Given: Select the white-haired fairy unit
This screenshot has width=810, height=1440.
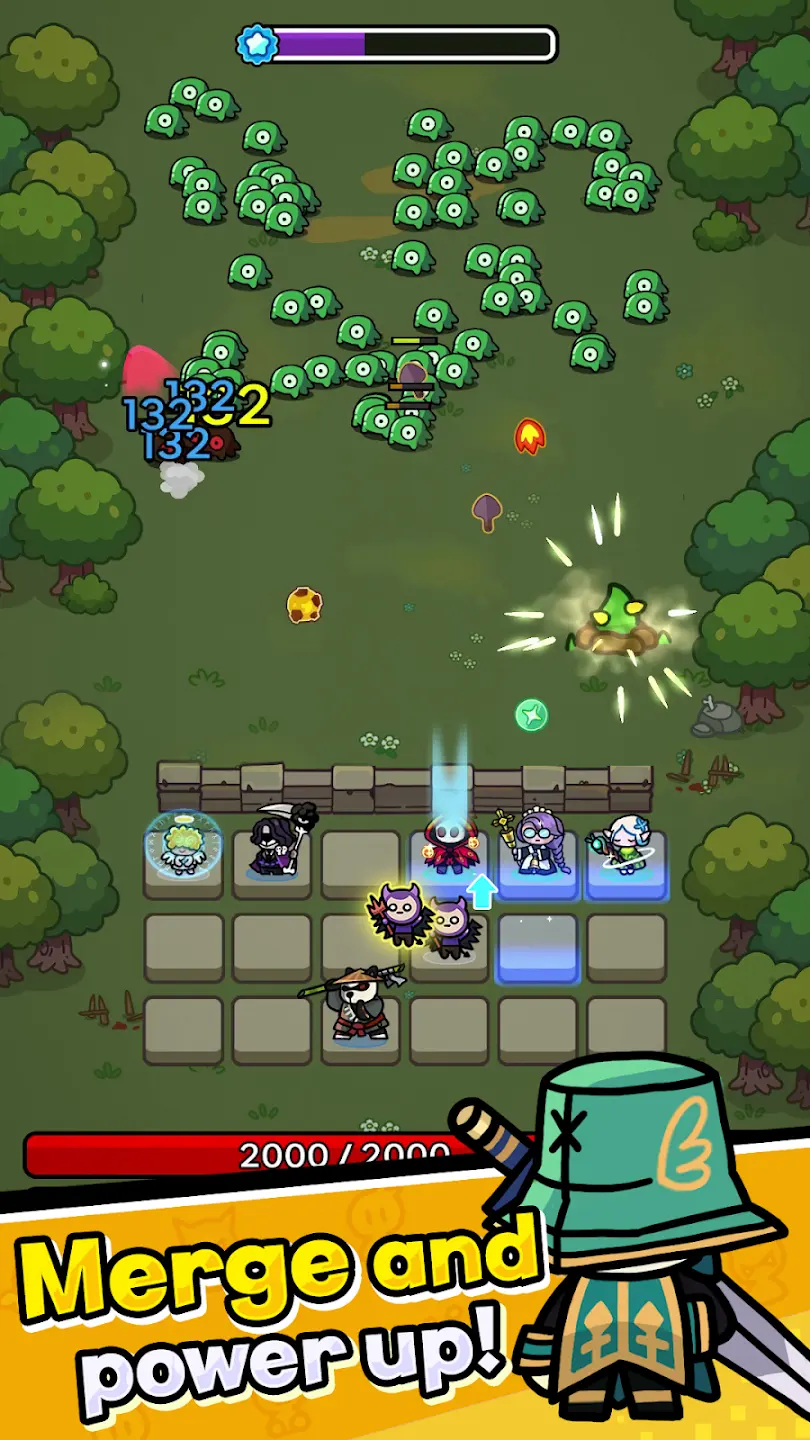Looking at the screenshot, I should click(x=626, y=846).
